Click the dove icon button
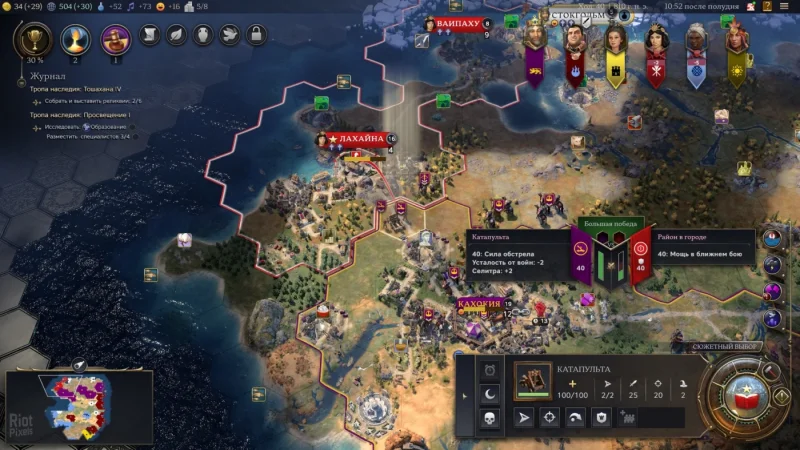 click(229, 35)
